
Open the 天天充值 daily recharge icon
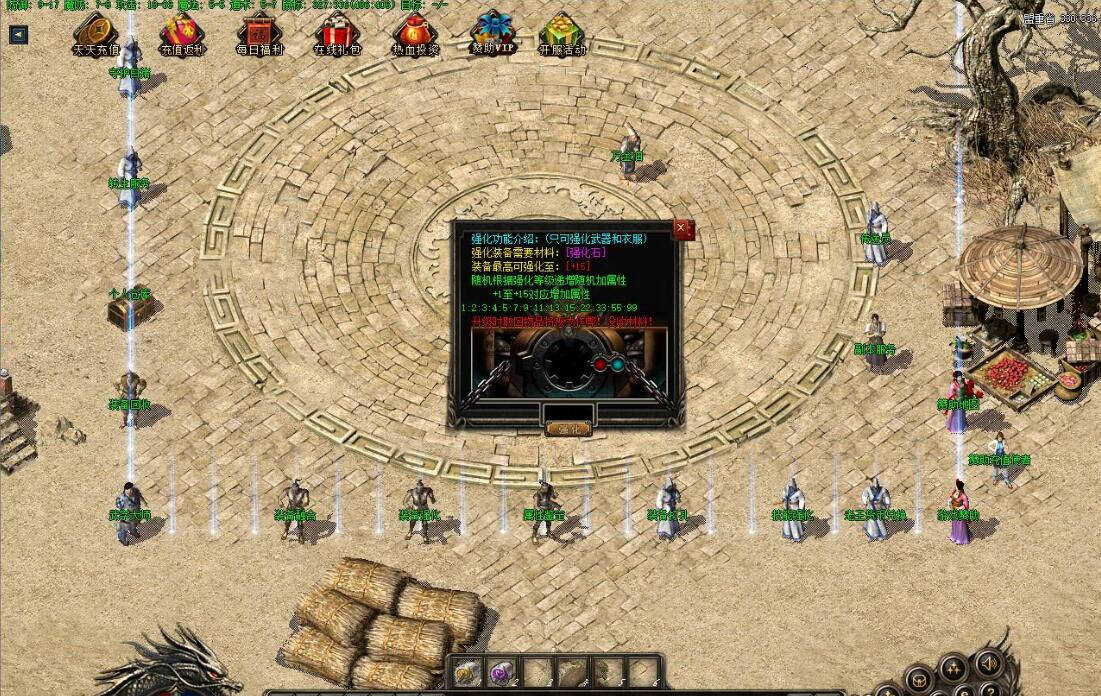(x=95, y=35)
